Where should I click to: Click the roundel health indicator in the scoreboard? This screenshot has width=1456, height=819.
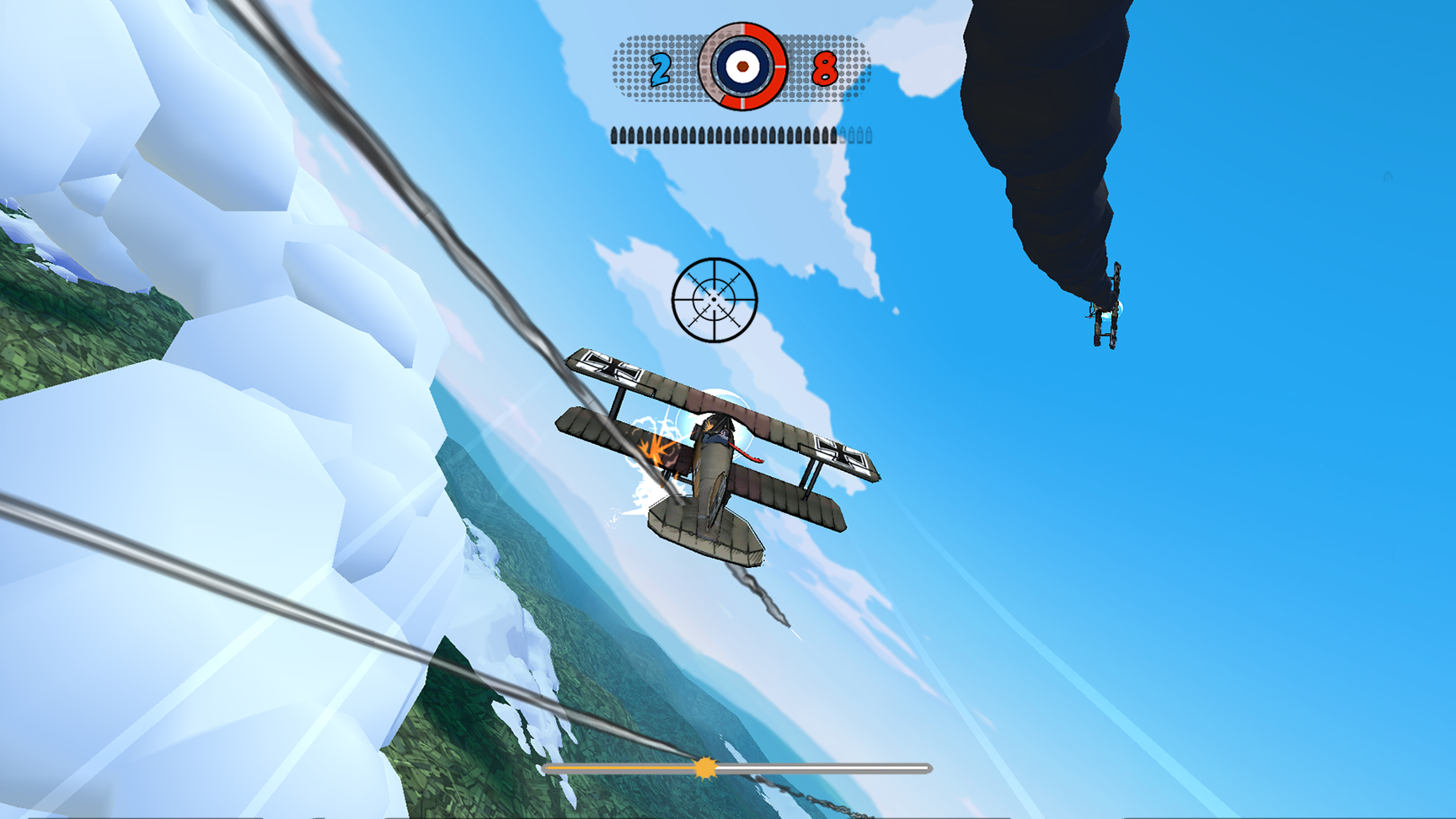741,67
